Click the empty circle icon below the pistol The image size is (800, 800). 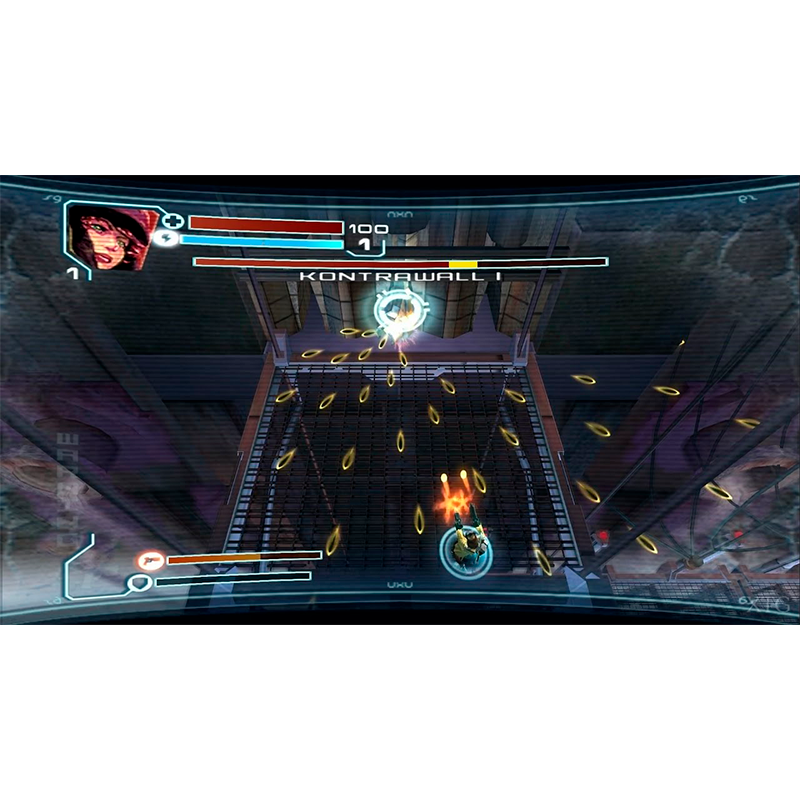(x=141, y=581)
